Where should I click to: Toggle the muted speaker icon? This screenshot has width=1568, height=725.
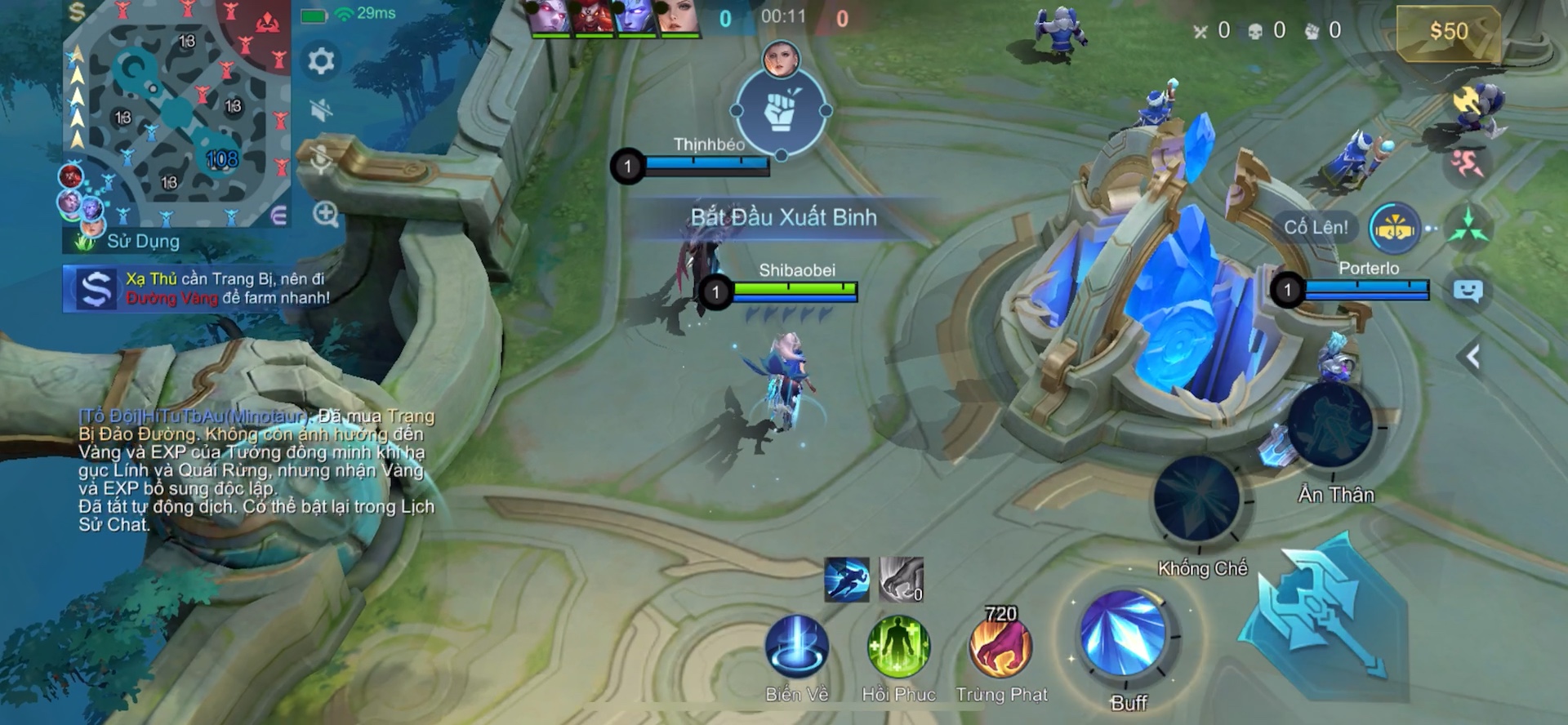(322, 109)
